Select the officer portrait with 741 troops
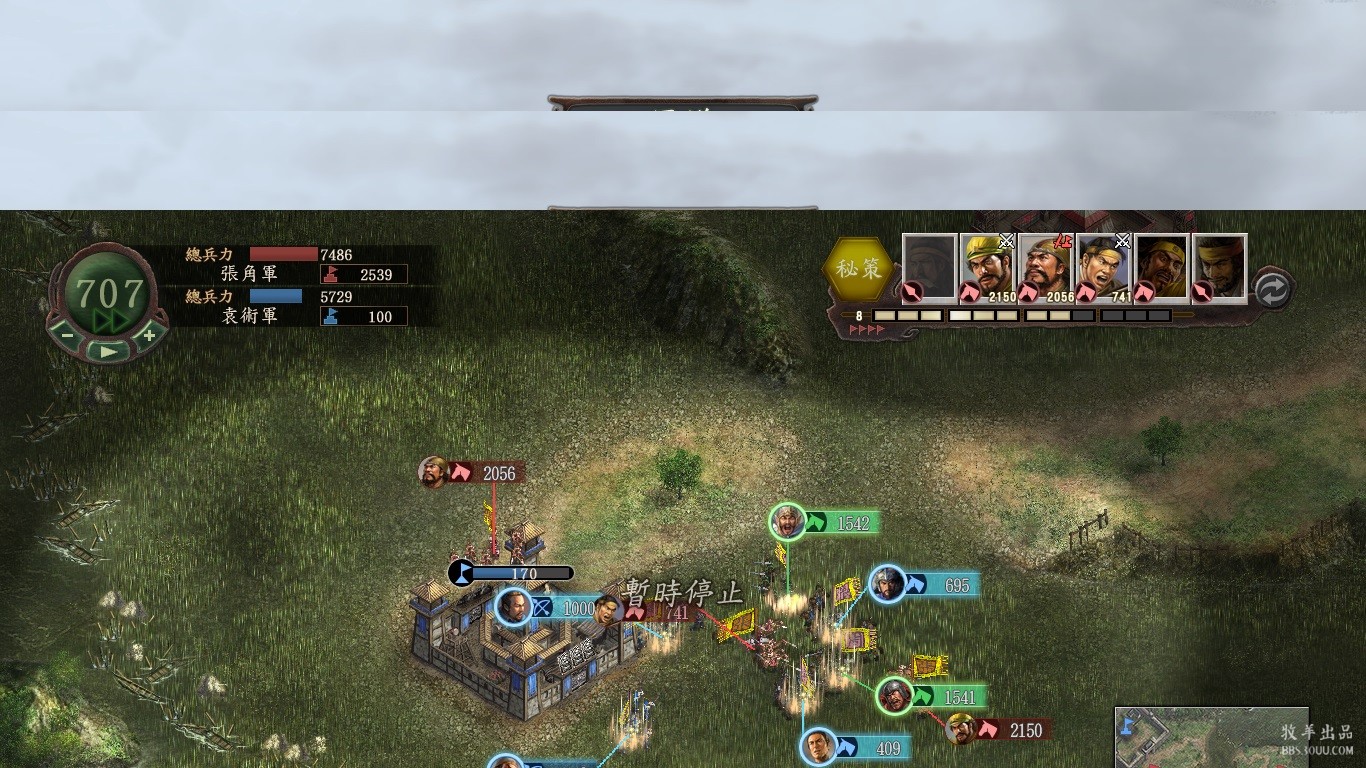 1104,267
